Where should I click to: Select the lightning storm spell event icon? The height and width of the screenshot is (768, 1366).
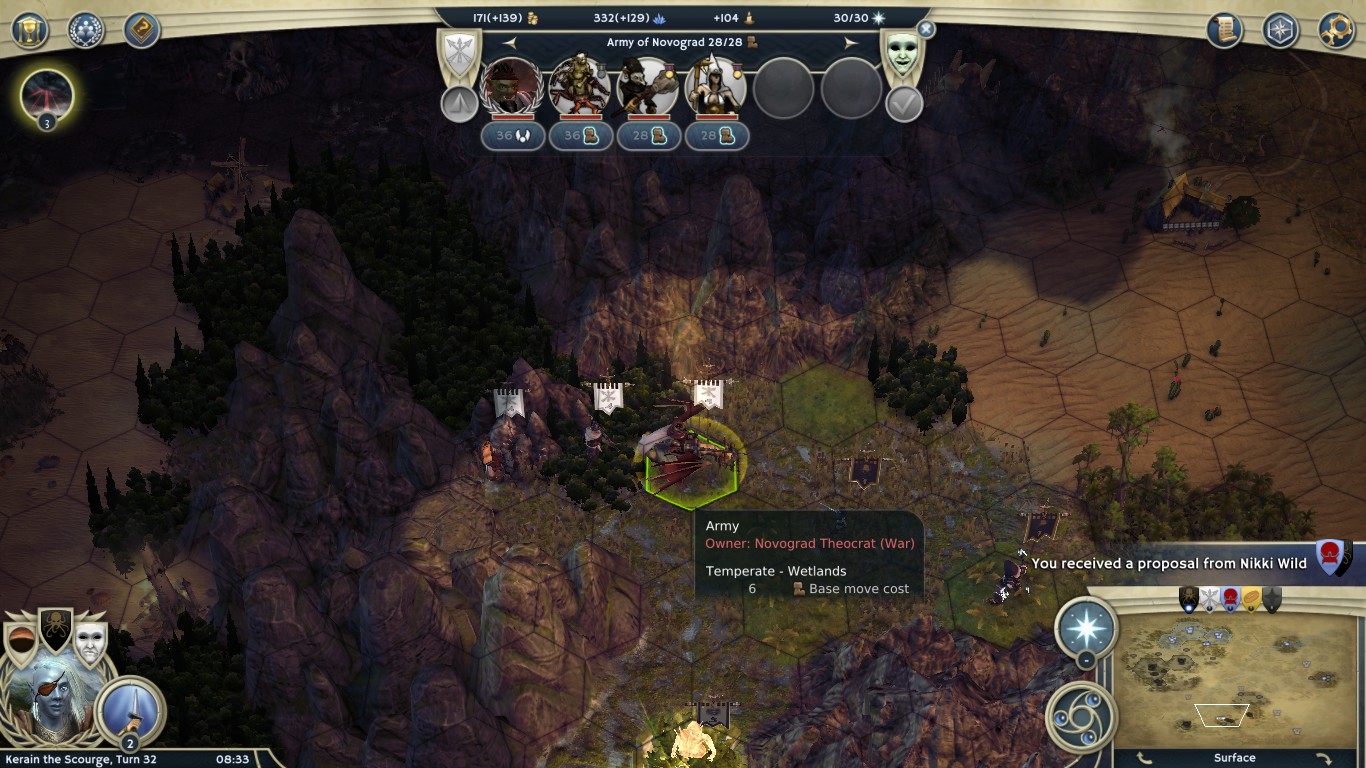pyautogui.click(x=46, y=96)
